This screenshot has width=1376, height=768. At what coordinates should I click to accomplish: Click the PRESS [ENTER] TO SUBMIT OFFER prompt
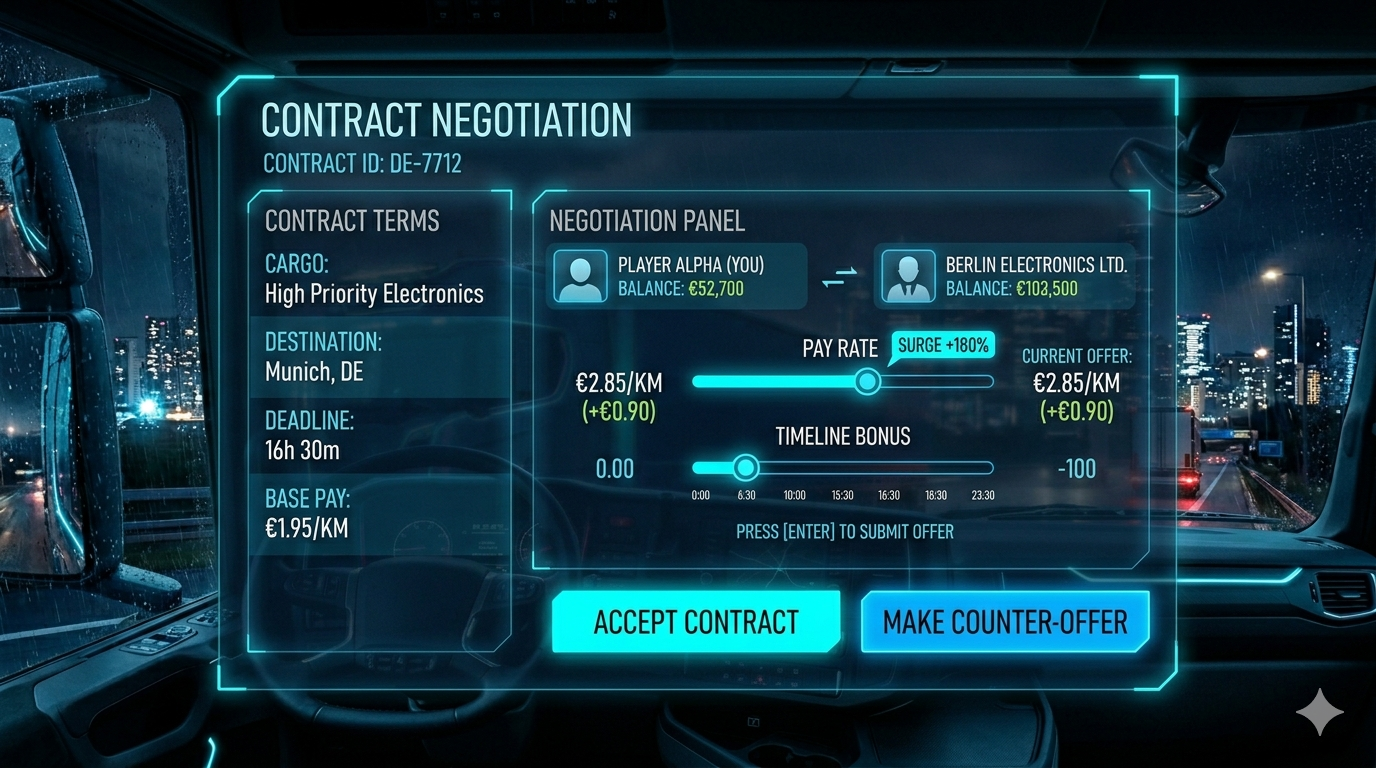coord(843,532)
